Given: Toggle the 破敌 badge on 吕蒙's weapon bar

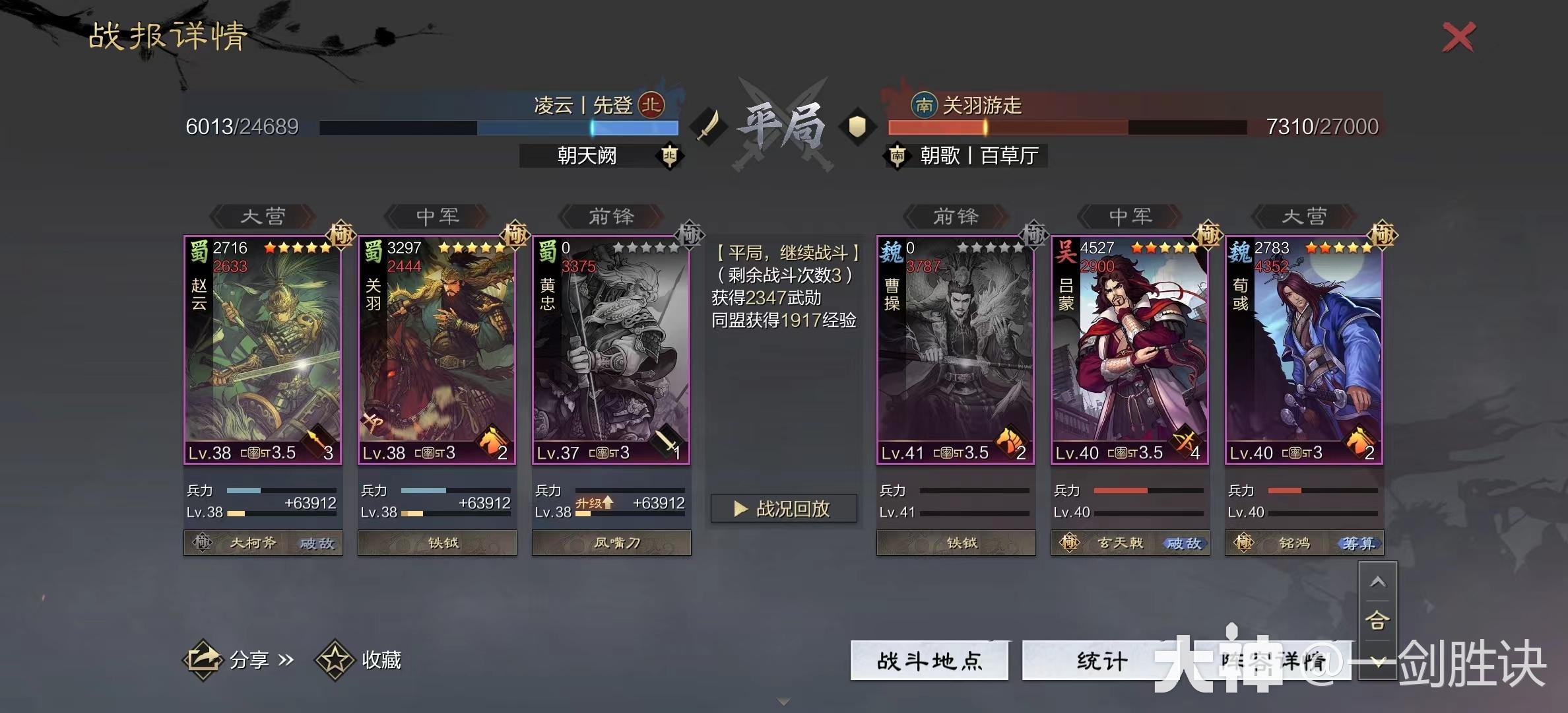Looking at the screenshot, I should pos(1185,543).
